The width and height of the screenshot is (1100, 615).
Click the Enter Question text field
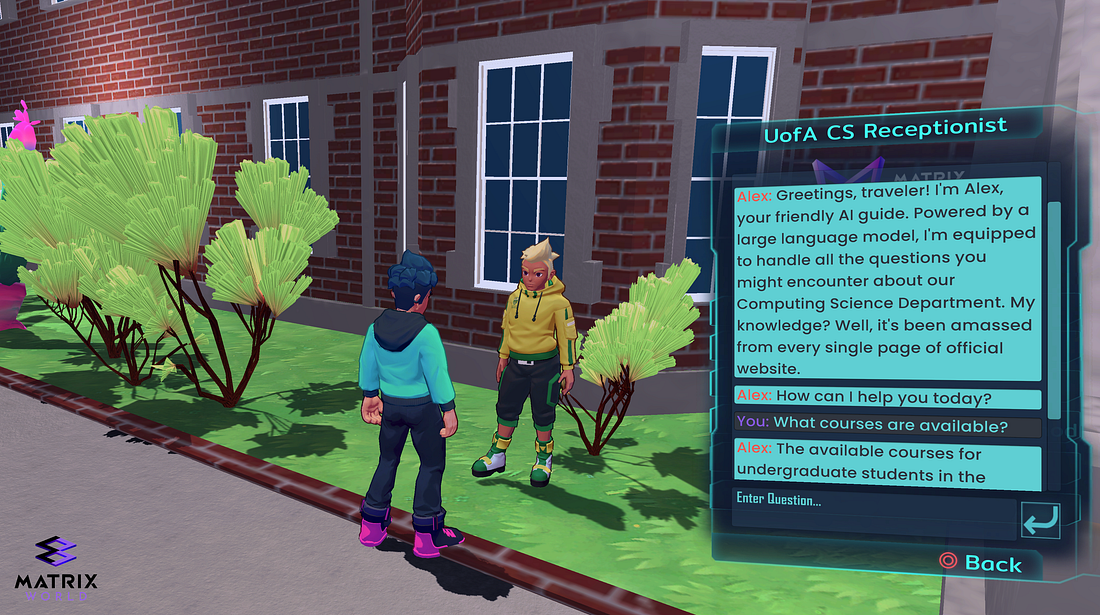(872, 508)
